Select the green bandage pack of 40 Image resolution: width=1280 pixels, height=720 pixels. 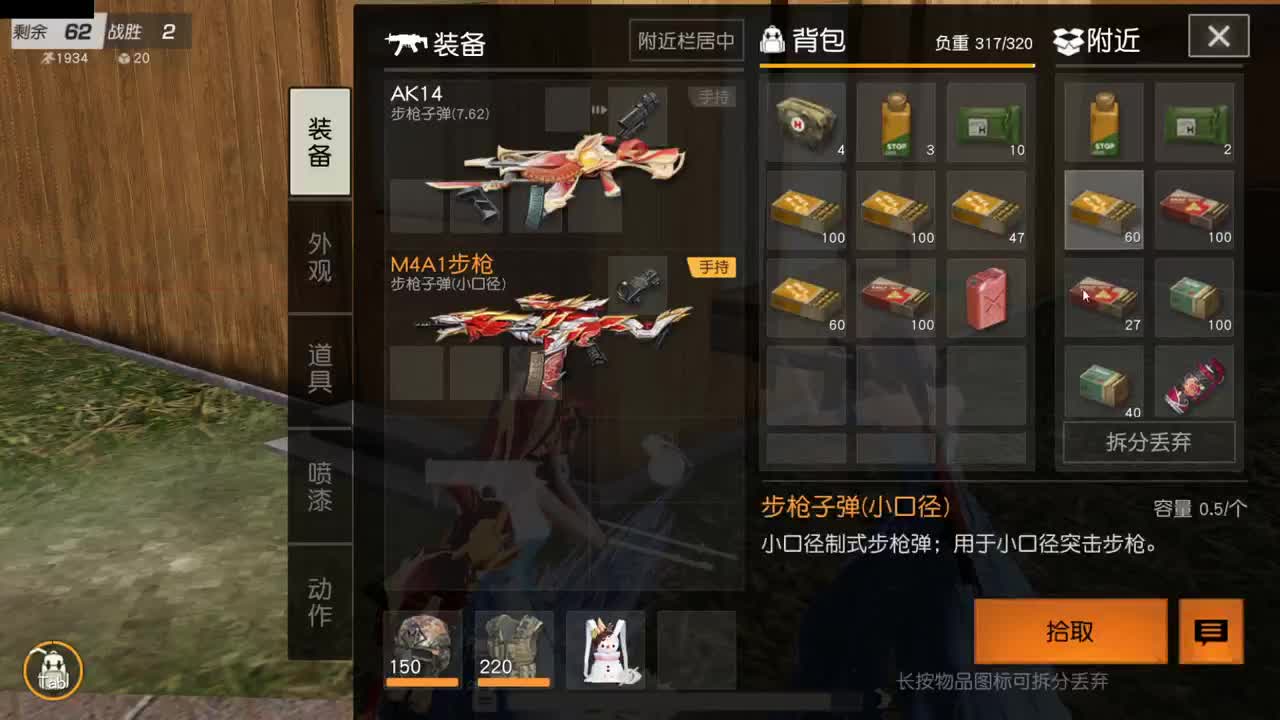(1102, 385)
